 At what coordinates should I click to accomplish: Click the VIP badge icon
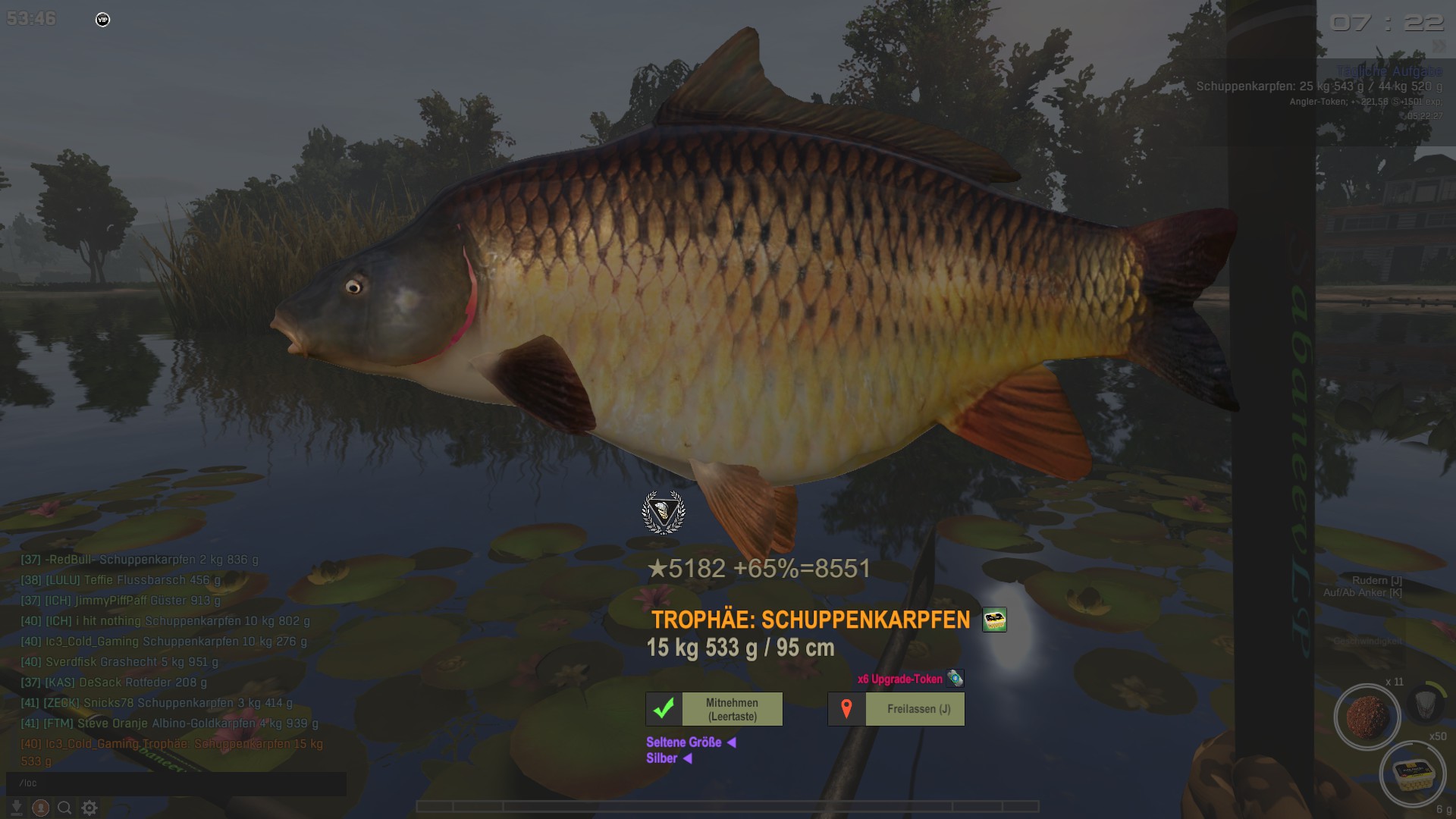[103, 20]
